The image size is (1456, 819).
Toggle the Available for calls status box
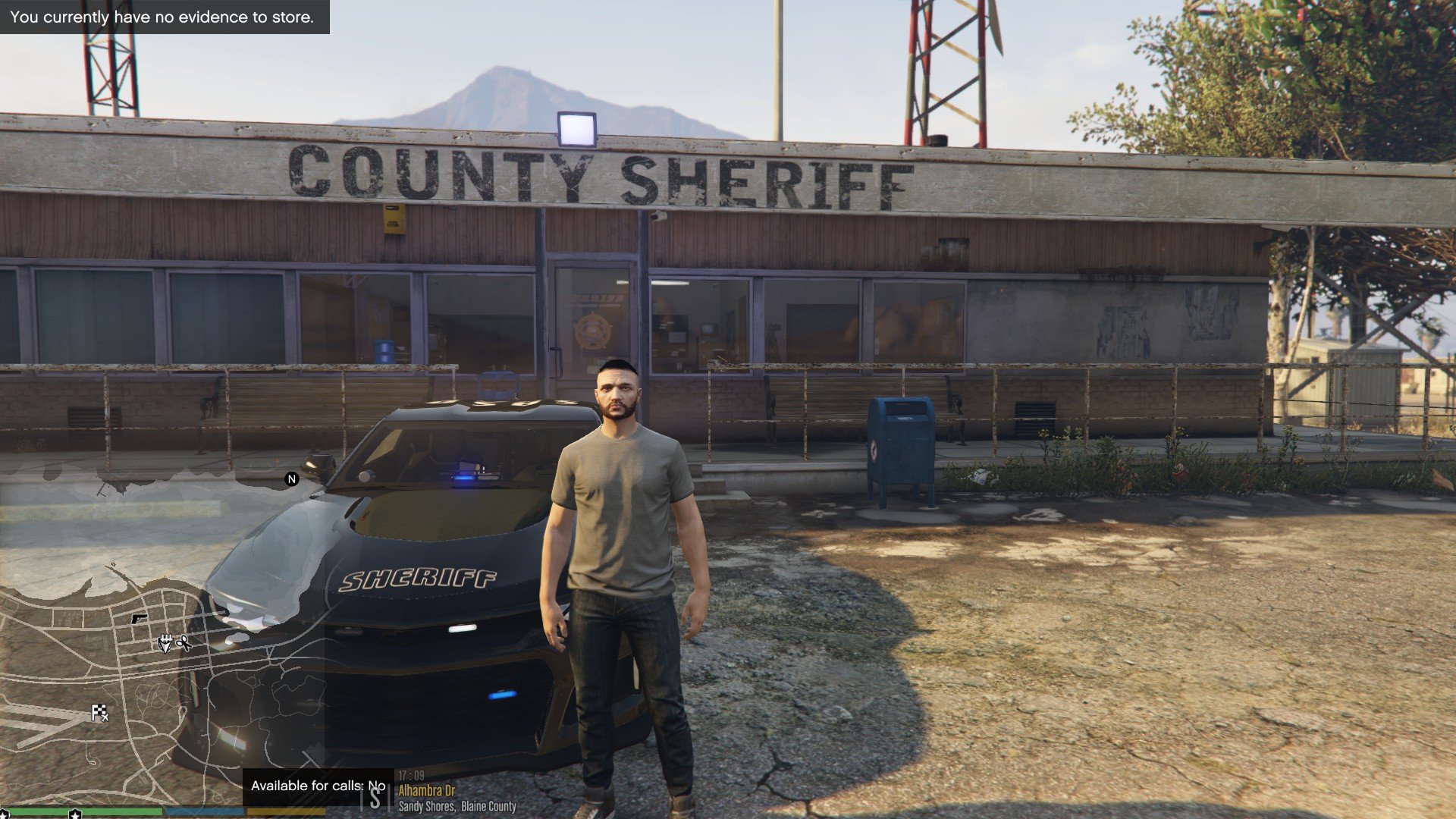click(x=318, y=786)
